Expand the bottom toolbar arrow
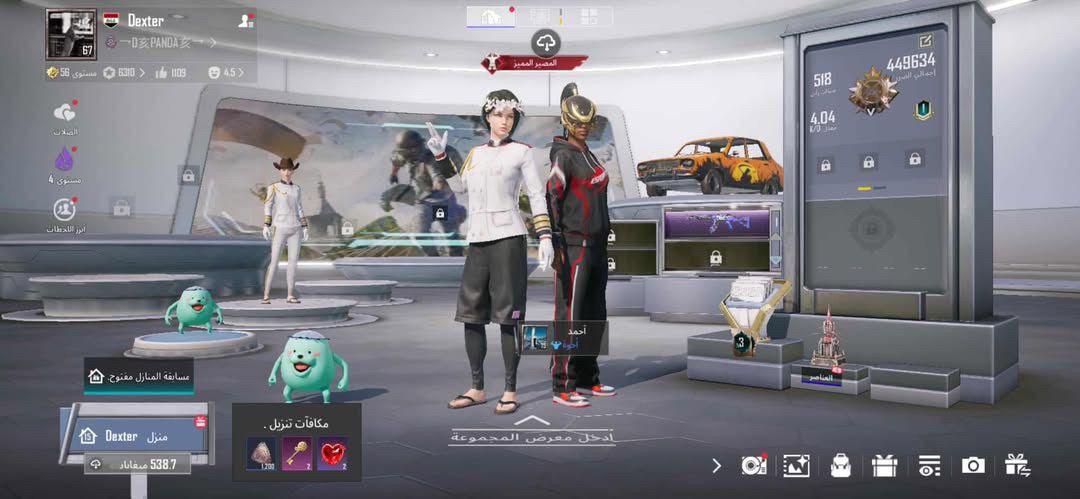1080x499 pixels. [716, 465]
